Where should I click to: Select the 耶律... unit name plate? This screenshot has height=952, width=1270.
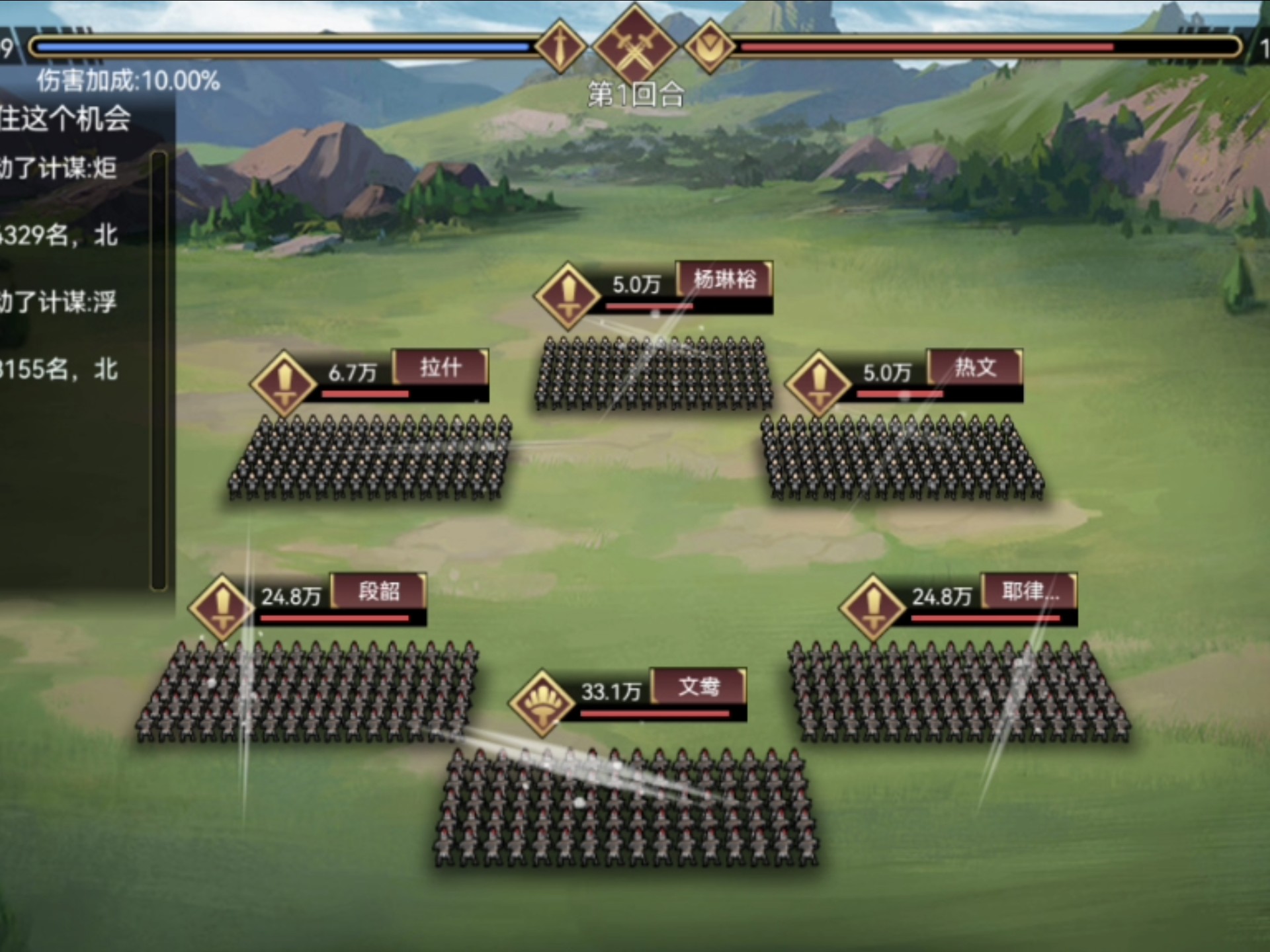tap(1029, 591)
